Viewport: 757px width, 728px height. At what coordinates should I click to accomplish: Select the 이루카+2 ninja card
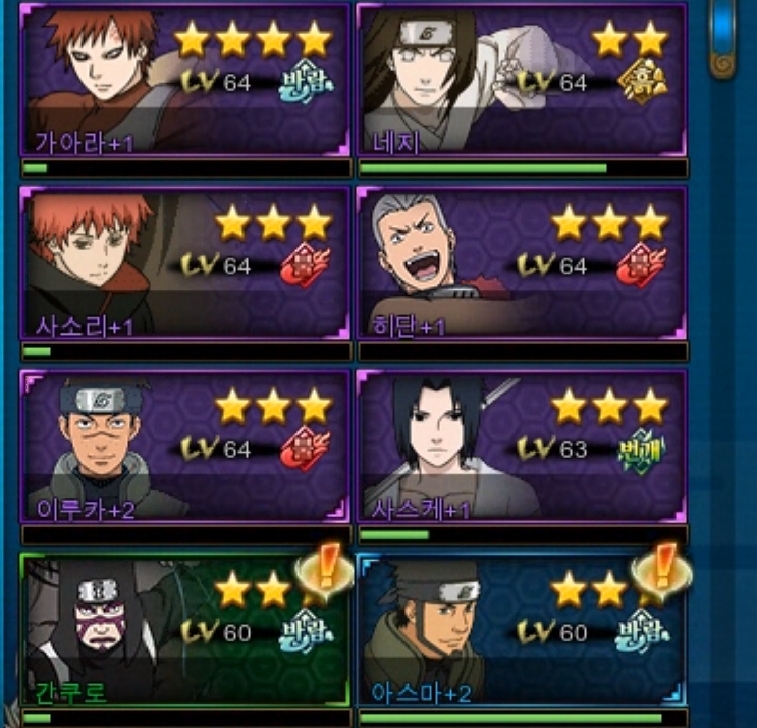tap(185, 446)
